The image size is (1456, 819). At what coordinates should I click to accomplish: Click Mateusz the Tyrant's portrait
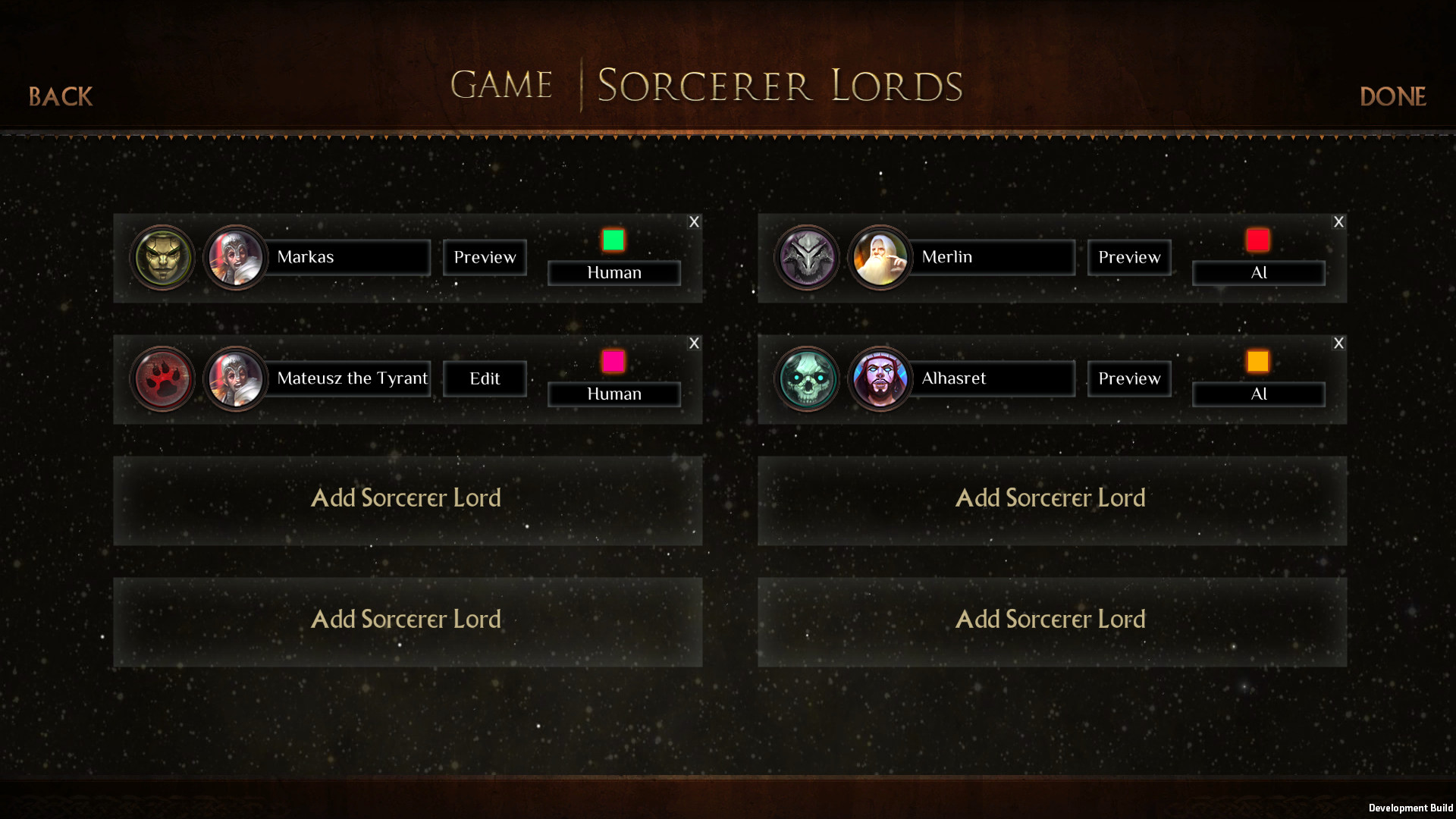point(236,378)
